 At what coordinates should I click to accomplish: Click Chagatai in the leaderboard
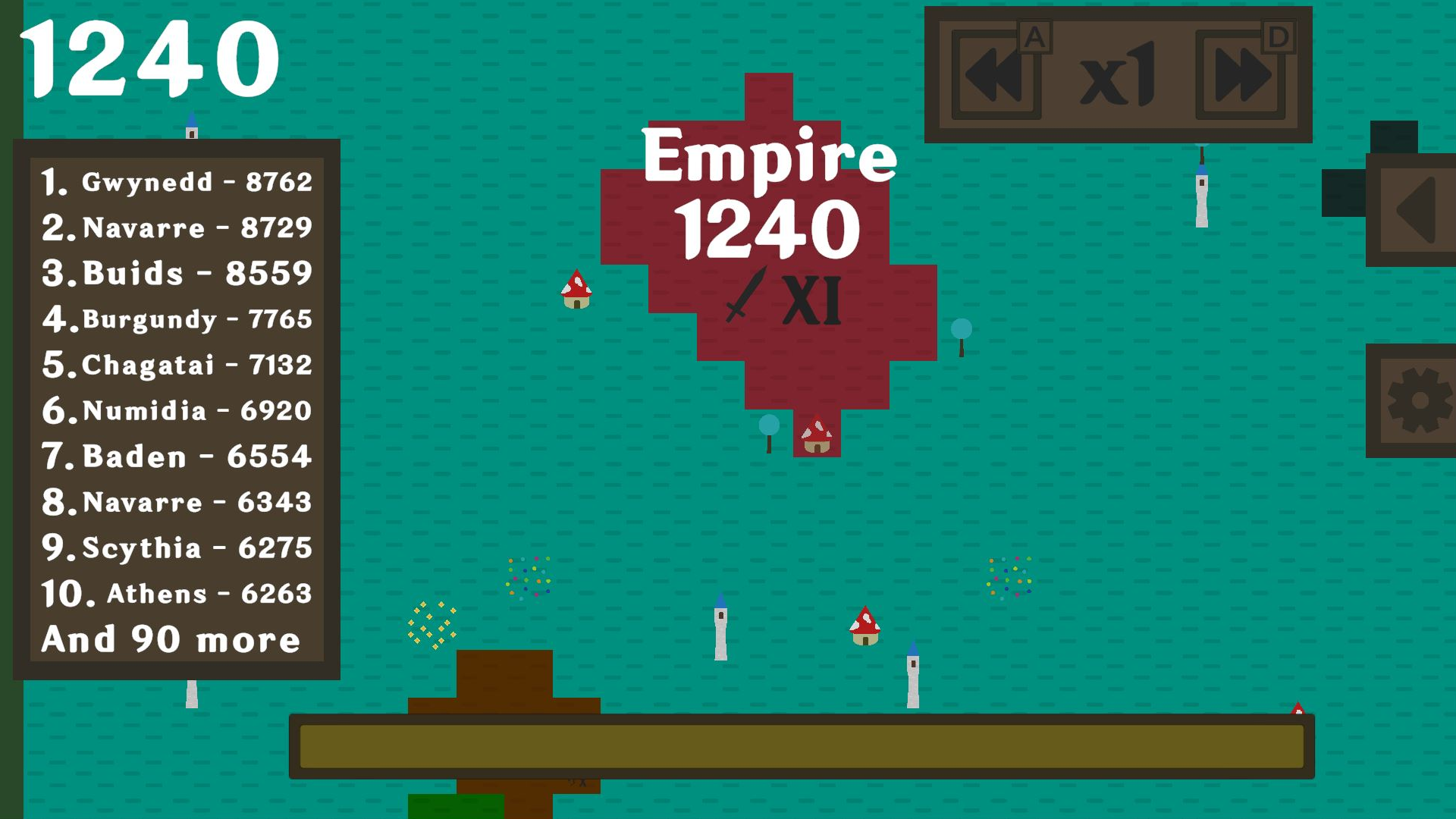pos(178,365)
